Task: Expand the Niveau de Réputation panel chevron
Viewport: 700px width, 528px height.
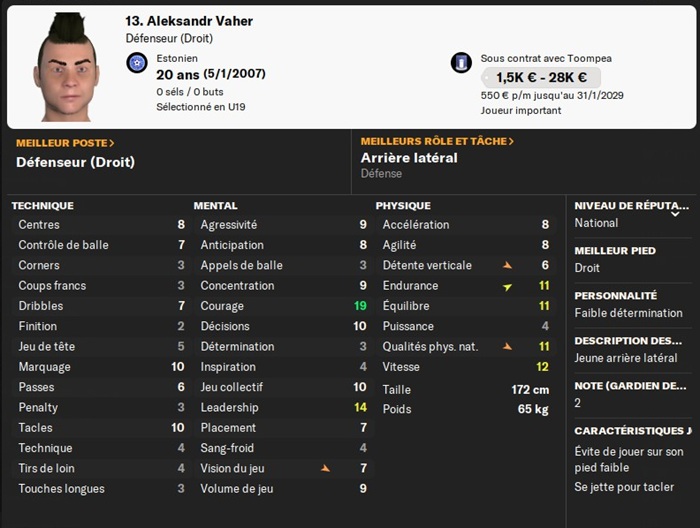Action: pos(675,213)
